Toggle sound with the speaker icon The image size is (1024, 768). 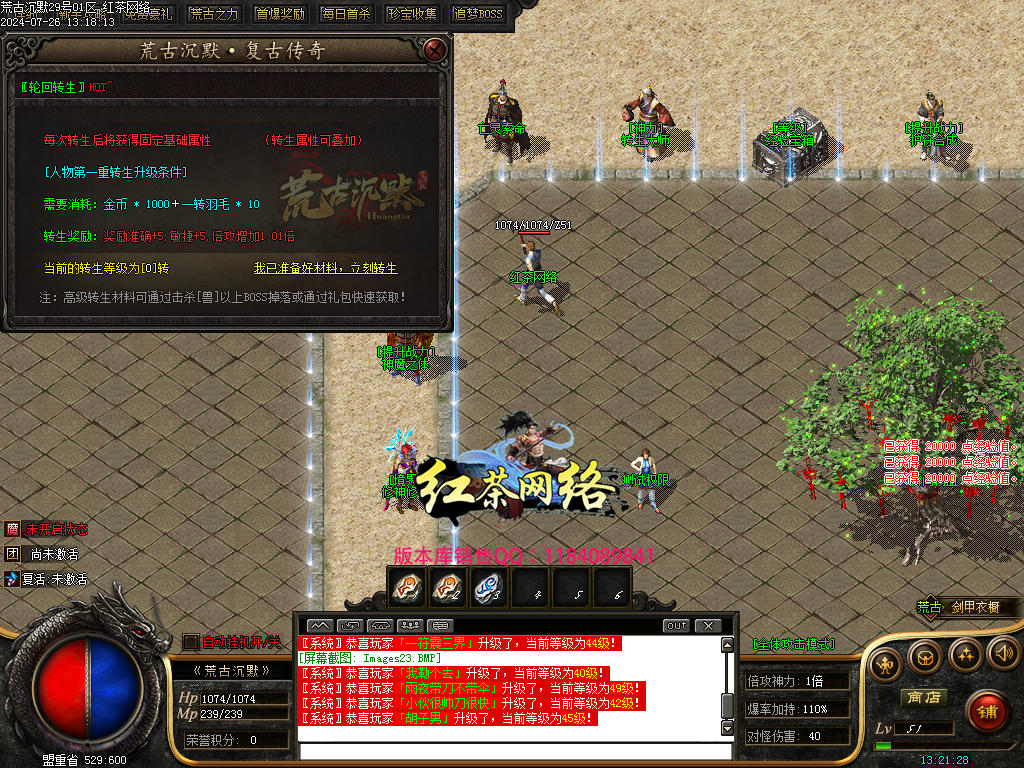click(1003, 654)
